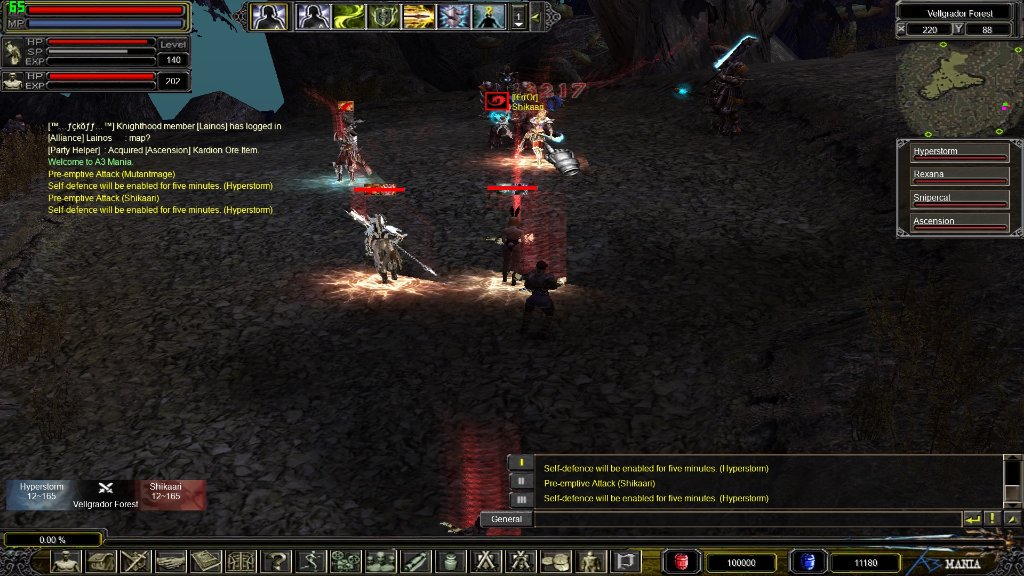Switch the skill bar page number
Image resolution: width=1024 pixels, height=576 pixels.
coord(518,16)
